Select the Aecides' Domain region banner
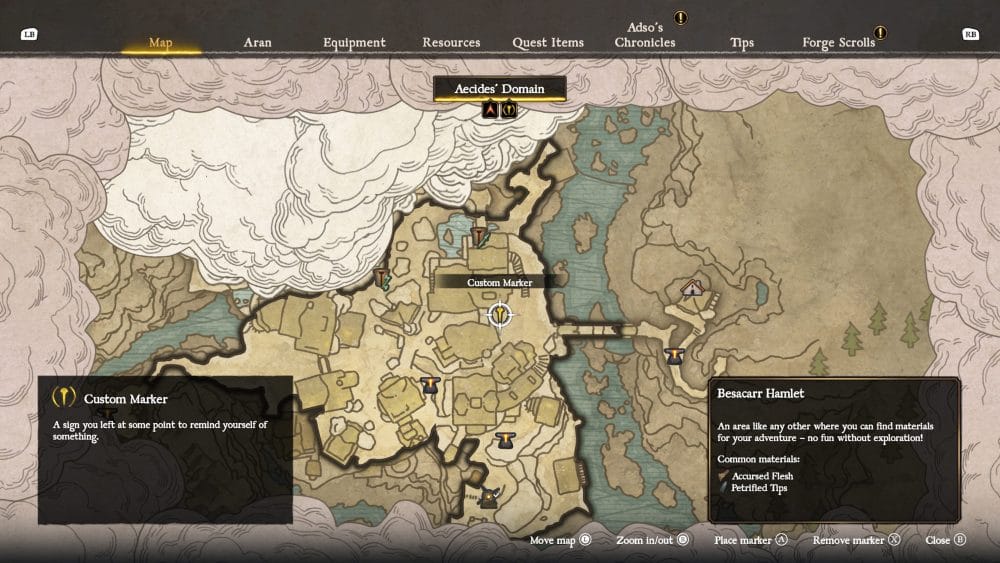Viewport: 1000px width, 563px height. [500, 89]
